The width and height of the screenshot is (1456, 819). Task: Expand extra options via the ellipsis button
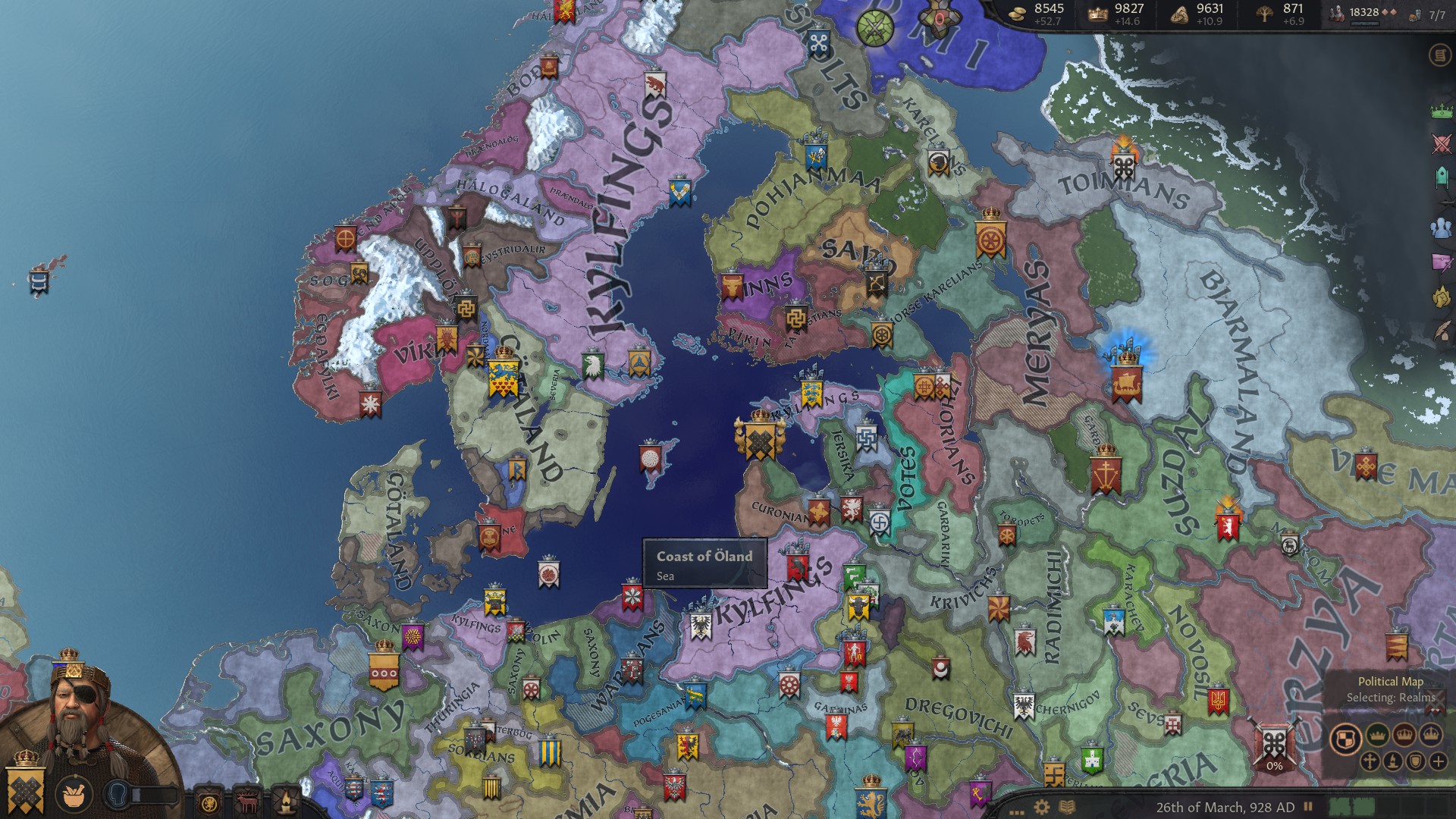(1016, 811)
